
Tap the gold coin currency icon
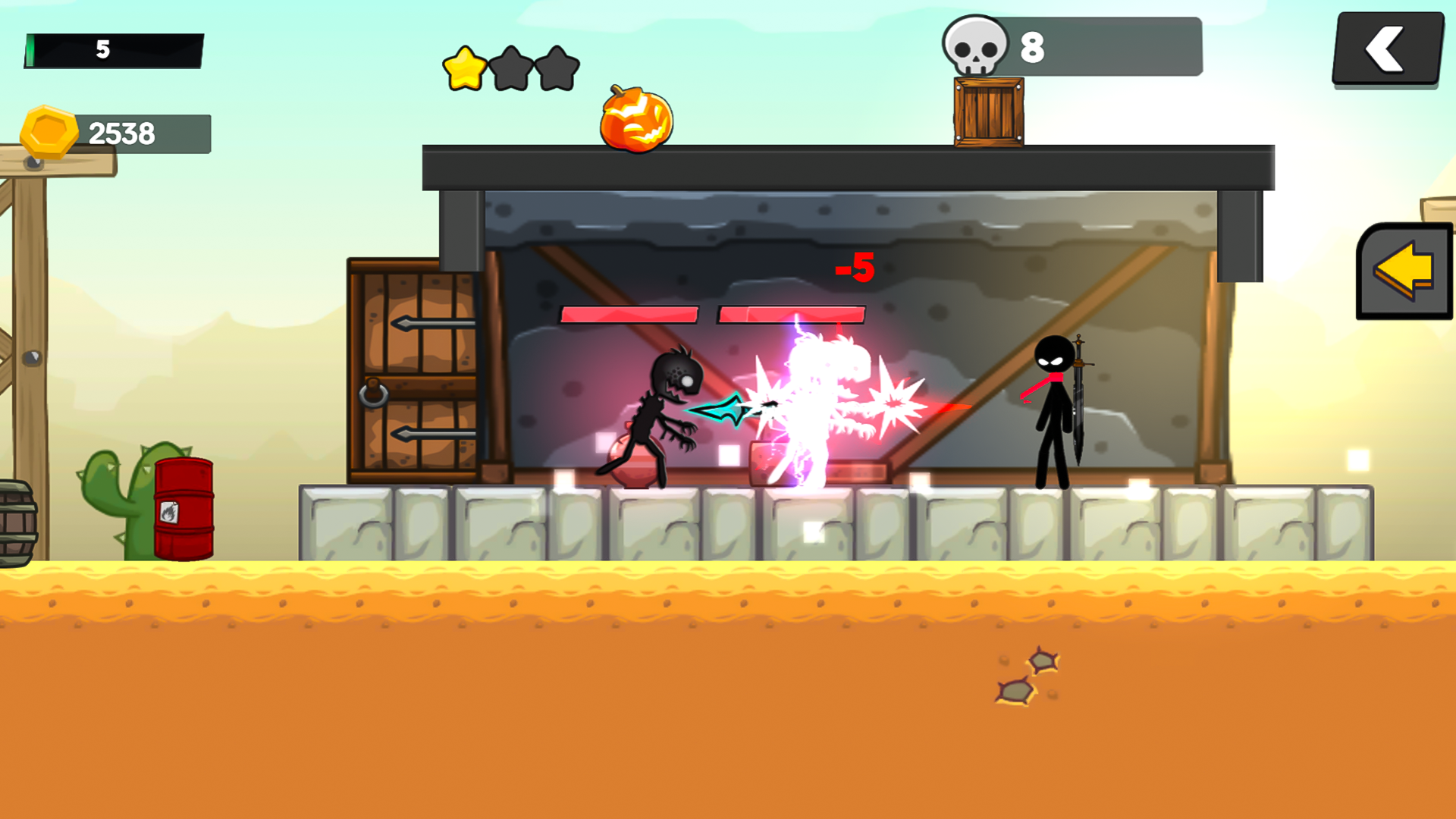coord(49,130)
